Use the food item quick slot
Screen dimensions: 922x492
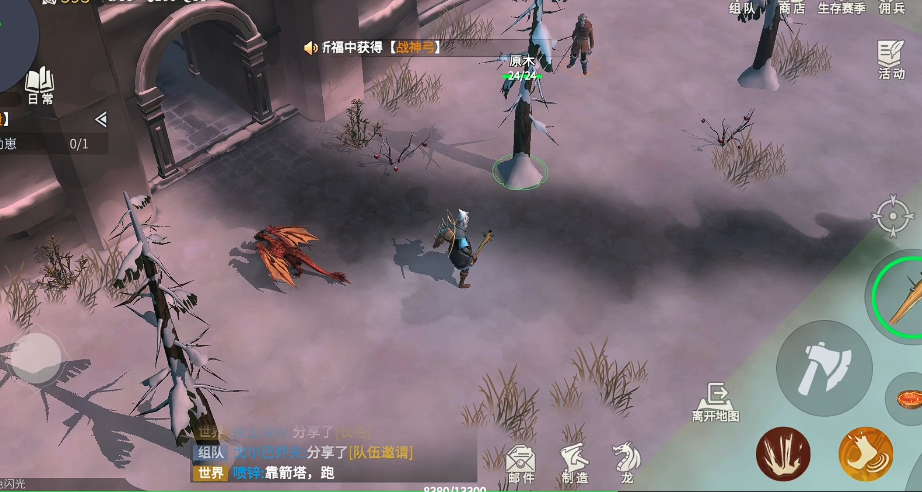point(906,398)
